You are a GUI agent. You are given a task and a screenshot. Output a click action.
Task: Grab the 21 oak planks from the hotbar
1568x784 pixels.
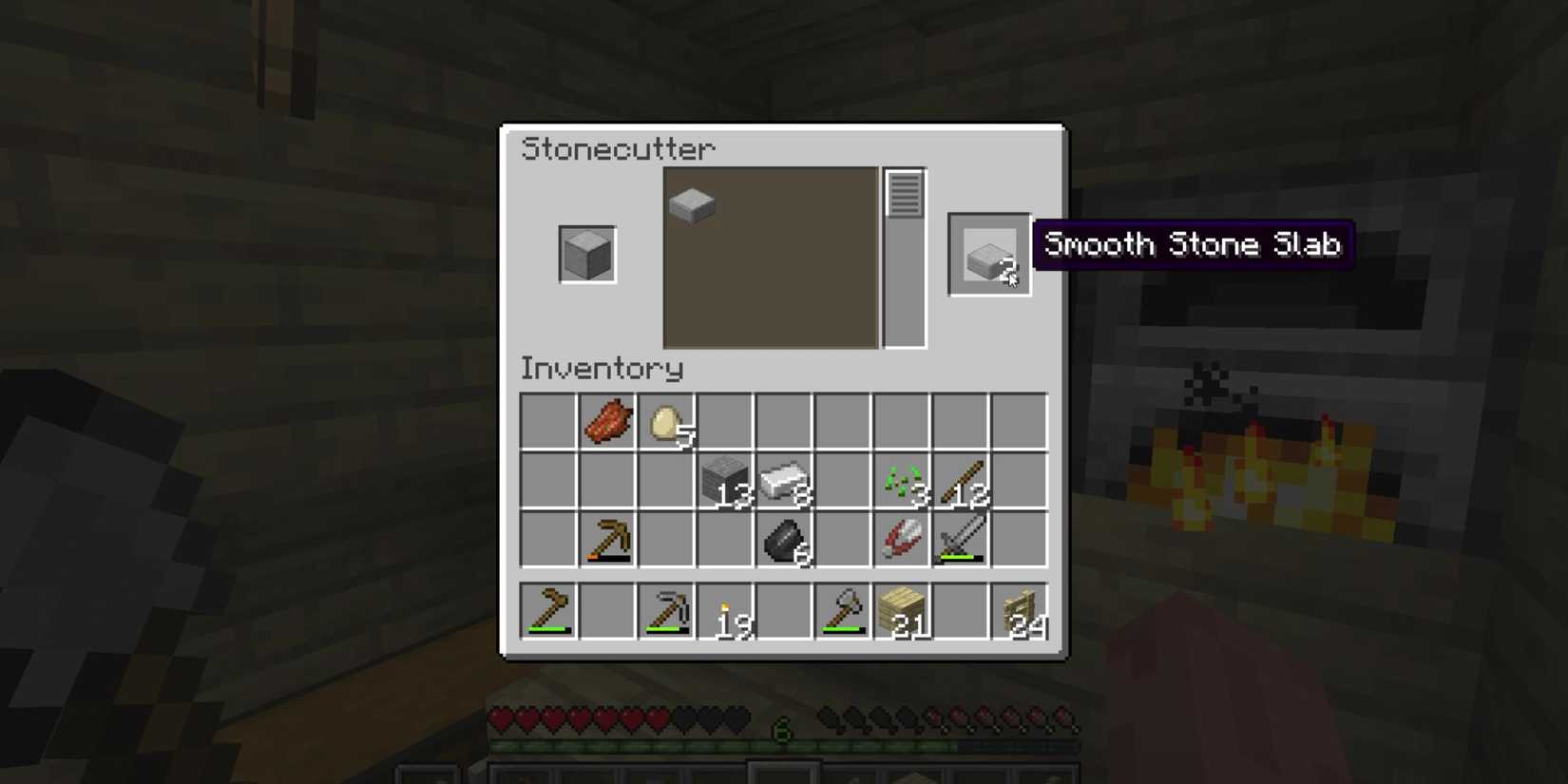[x=901, y=611]
